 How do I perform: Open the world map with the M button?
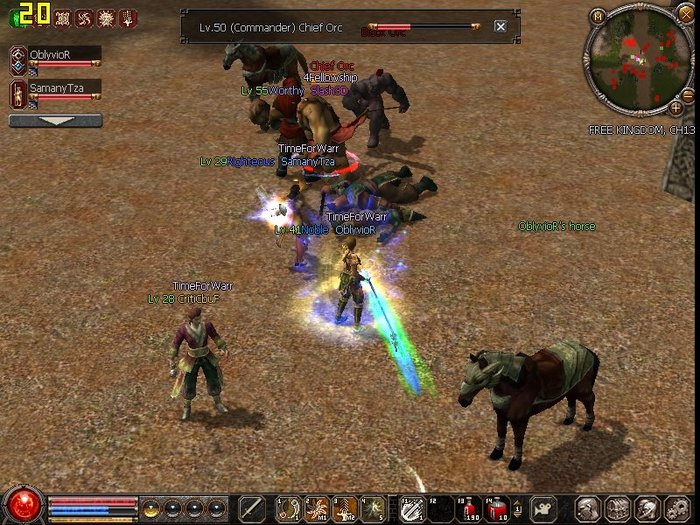pyautogui.click(x=598, y=16)
